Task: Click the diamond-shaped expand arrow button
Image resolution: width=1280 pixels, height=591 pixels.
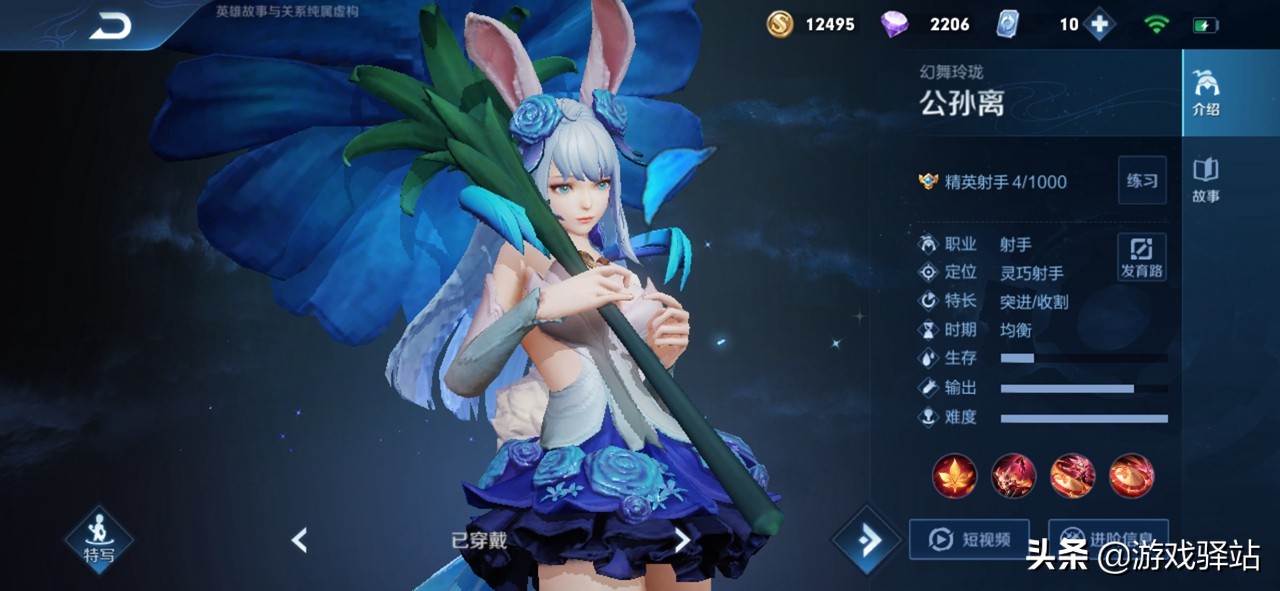Action: [x=866, y=541]
